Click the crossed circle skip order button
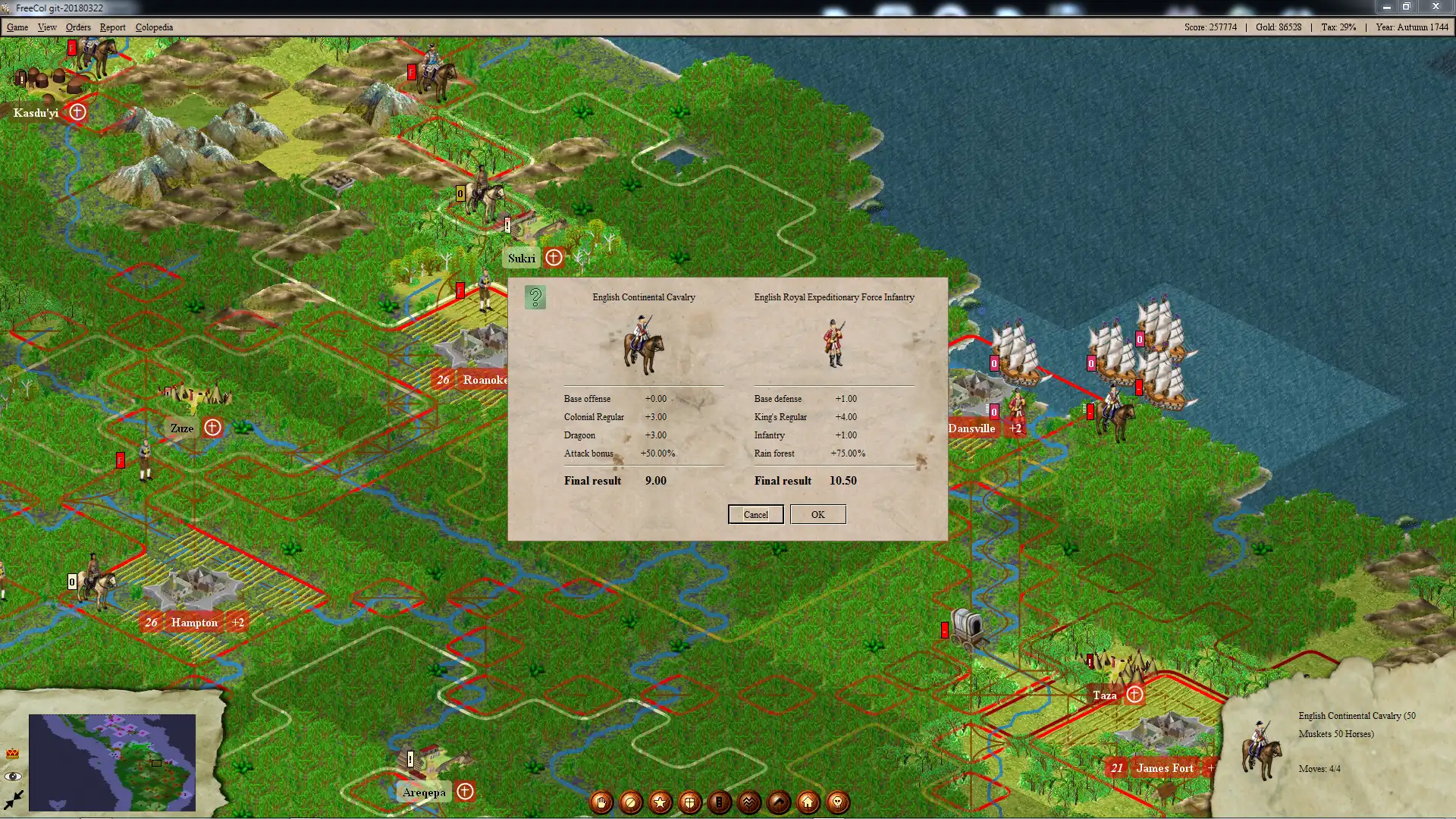1456x819 pixels. [631, 802]
